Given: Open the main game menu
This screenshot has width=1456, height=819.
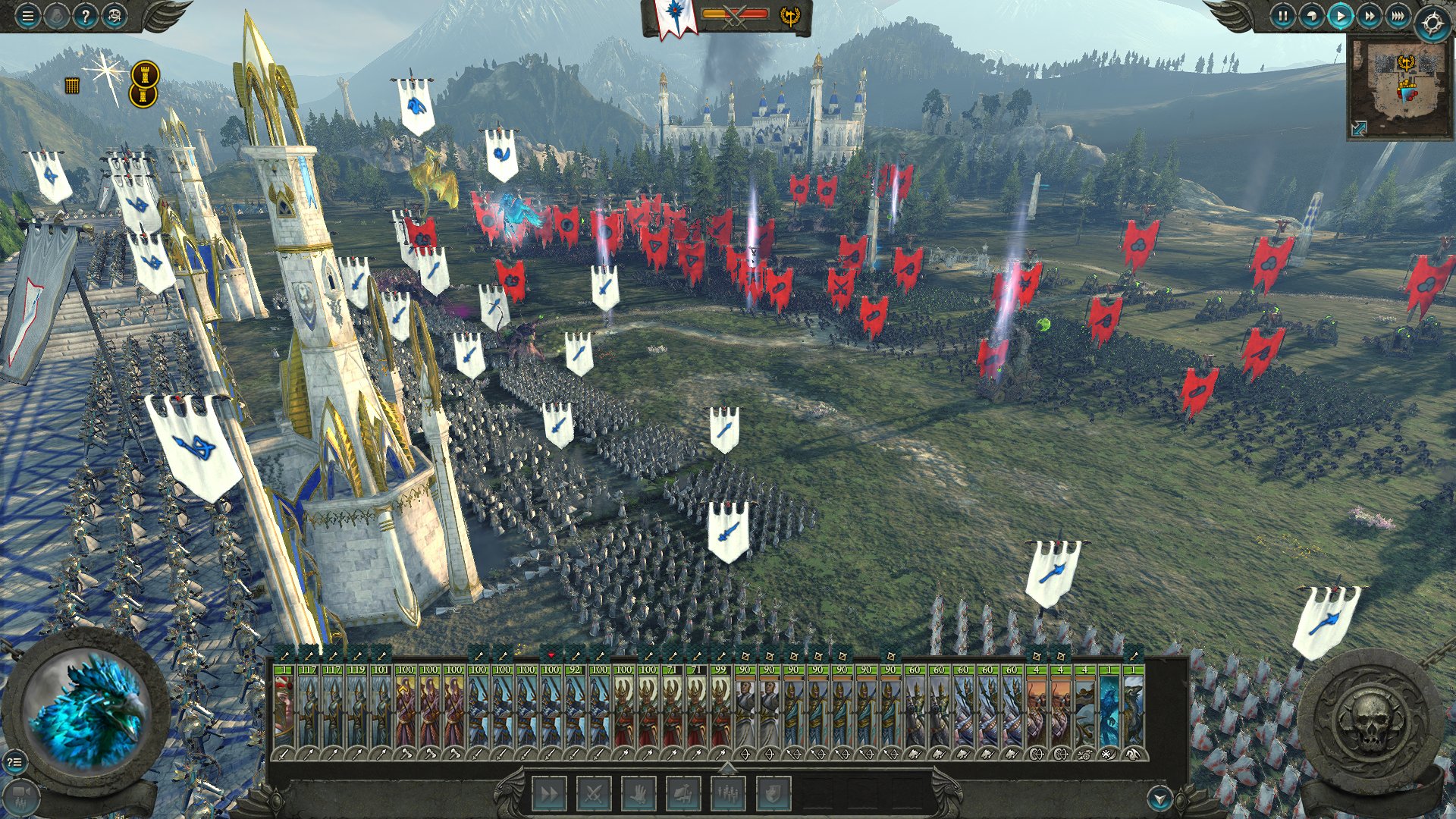Looking at the screenshot, I should pos(28,16).
